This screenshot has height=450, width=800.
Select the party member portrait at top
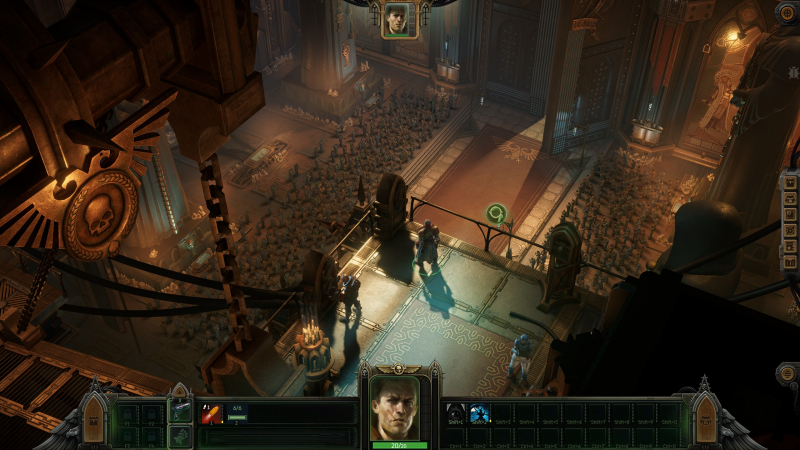click(399, 19)
